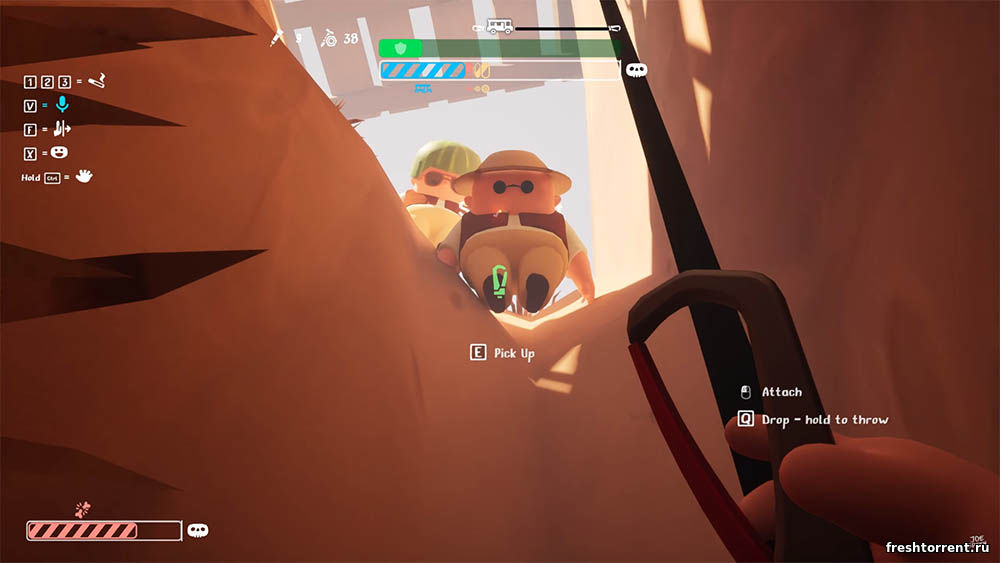The image size is (1000, 563).
Task: Click the blue microphone voice chat icon
Action: (x=62, y=104)
